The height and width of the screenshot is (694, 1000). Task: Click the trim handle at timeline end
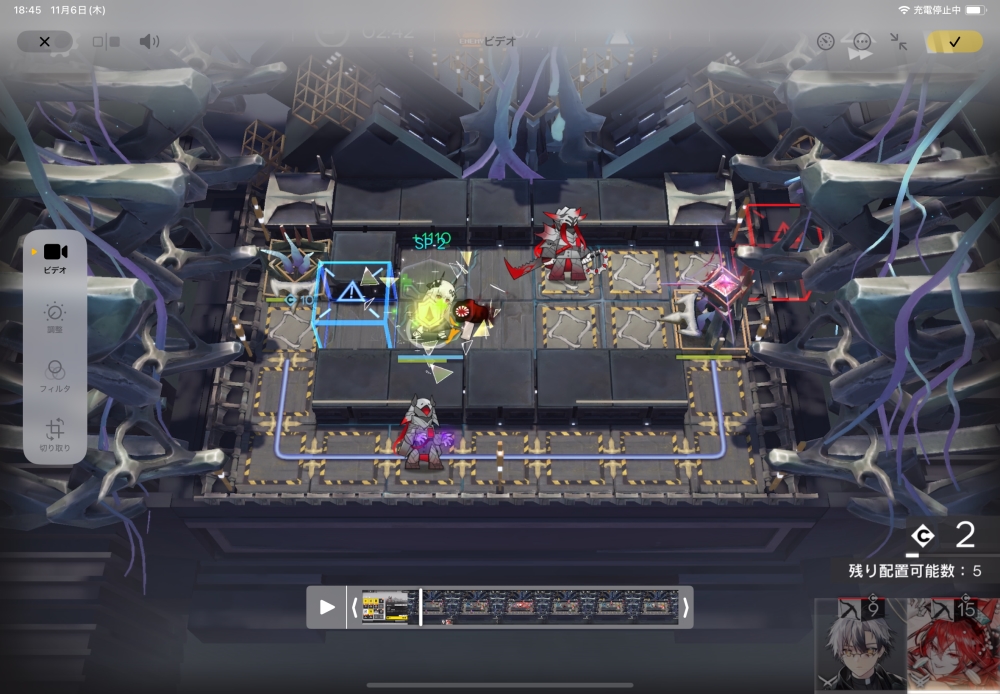click(685, 607)
